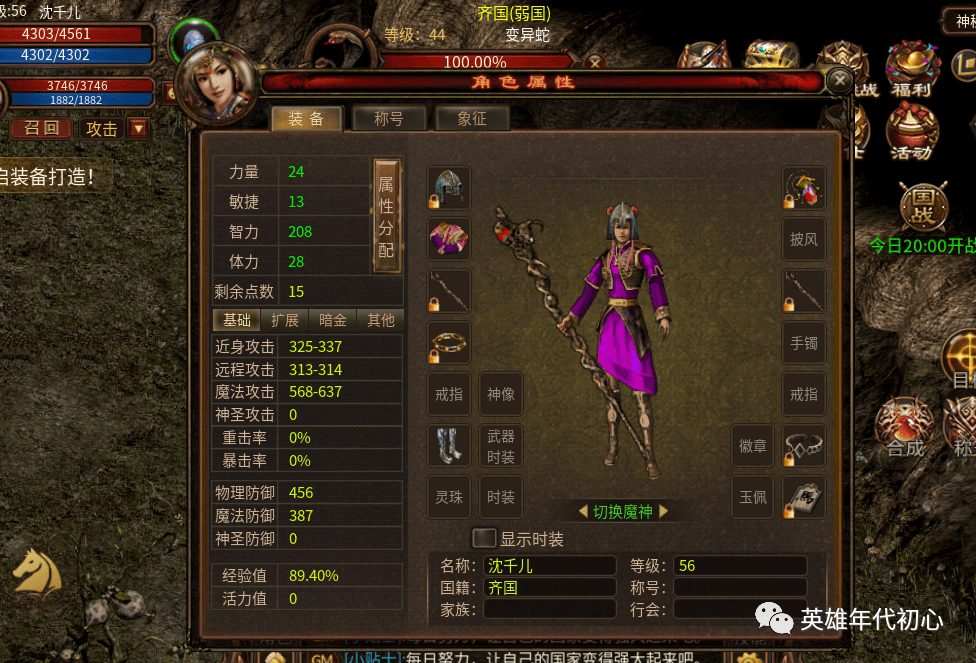Click the 属性分配 button

pyautogui.click(x=386, y=214)
